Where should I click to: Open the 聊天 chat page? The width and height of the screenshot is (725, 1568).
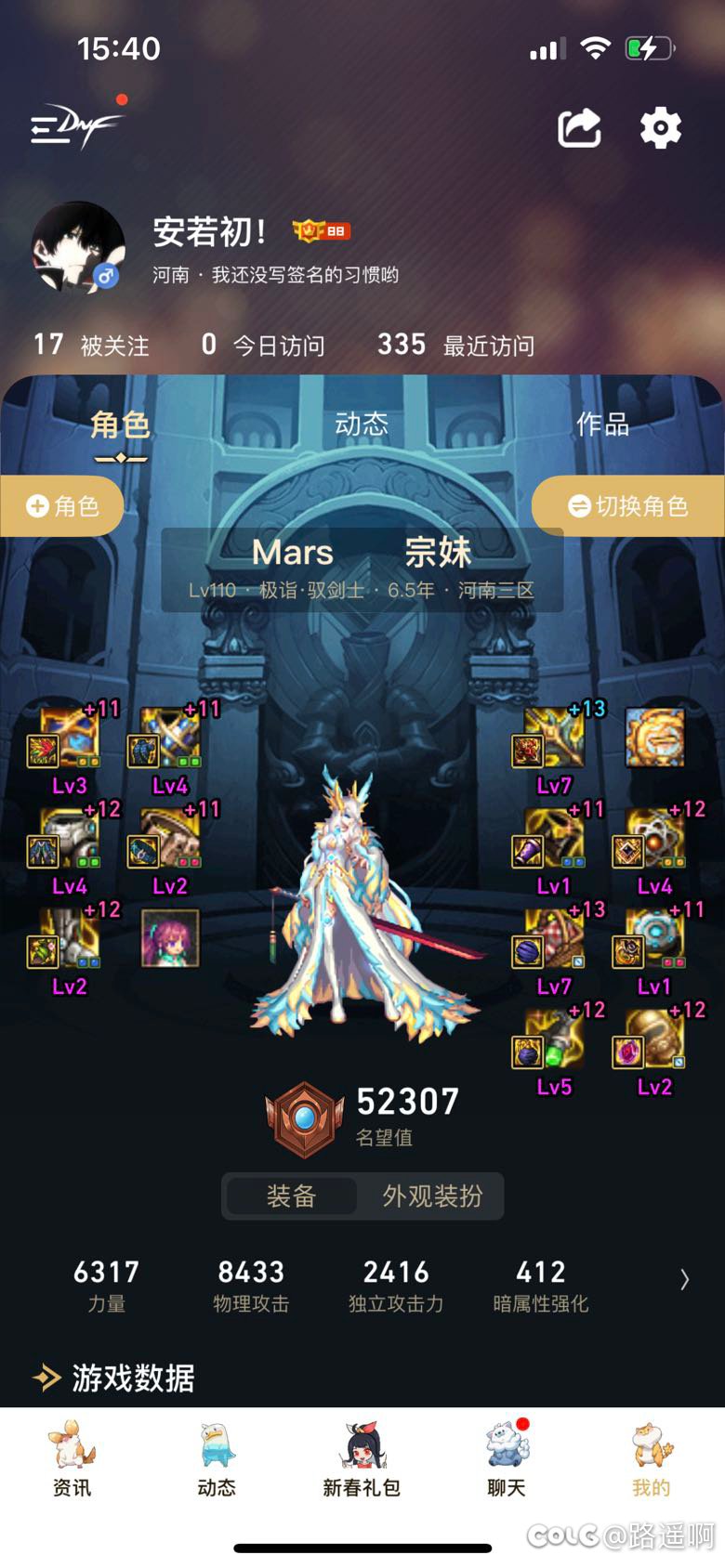coord(507,1460)
